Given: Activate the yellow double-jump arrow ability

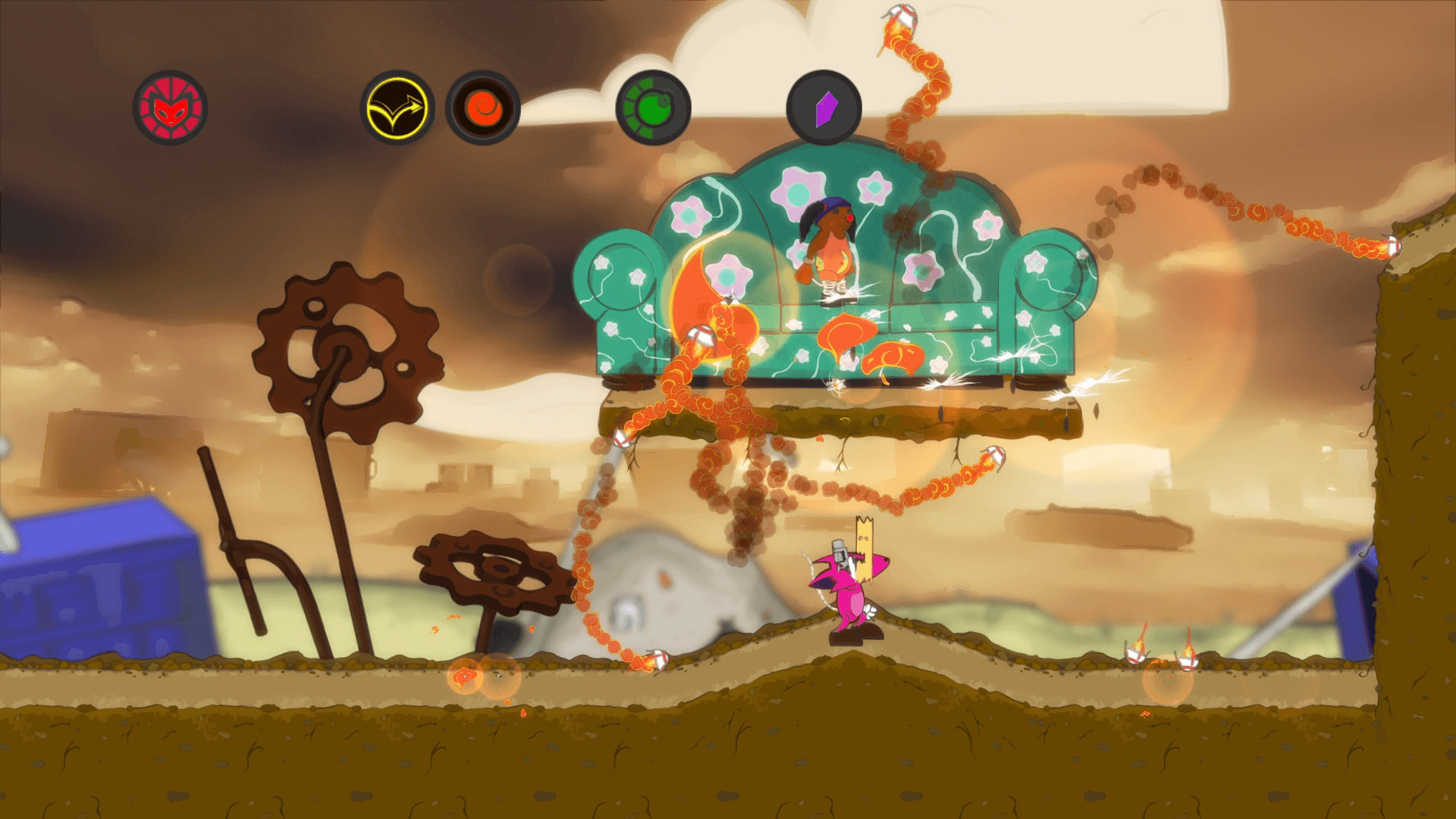Looking at the screenshot, I should point(397,108).
